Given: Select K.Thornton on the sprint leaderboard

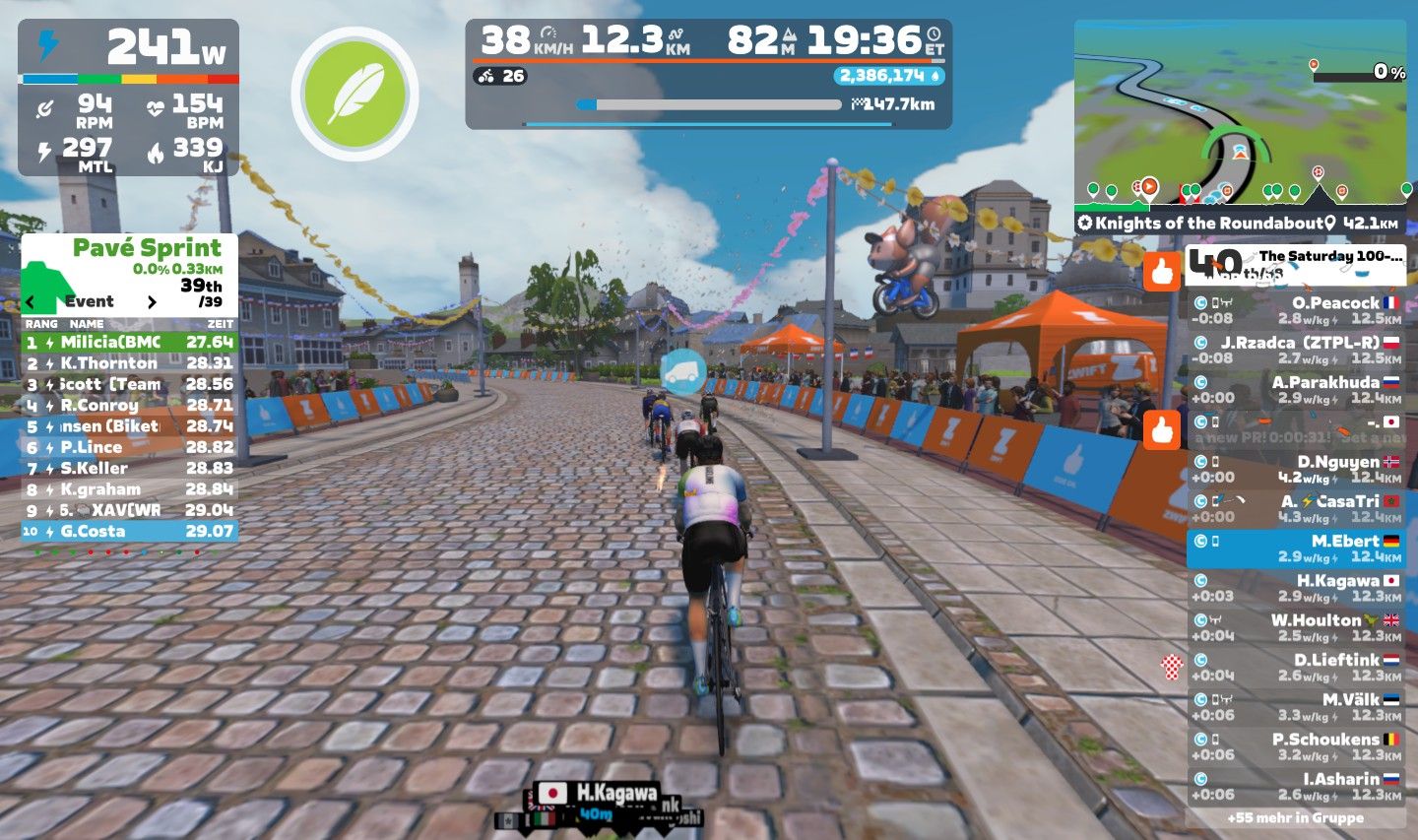Looking at the screenshot, I should coord(129,363).
